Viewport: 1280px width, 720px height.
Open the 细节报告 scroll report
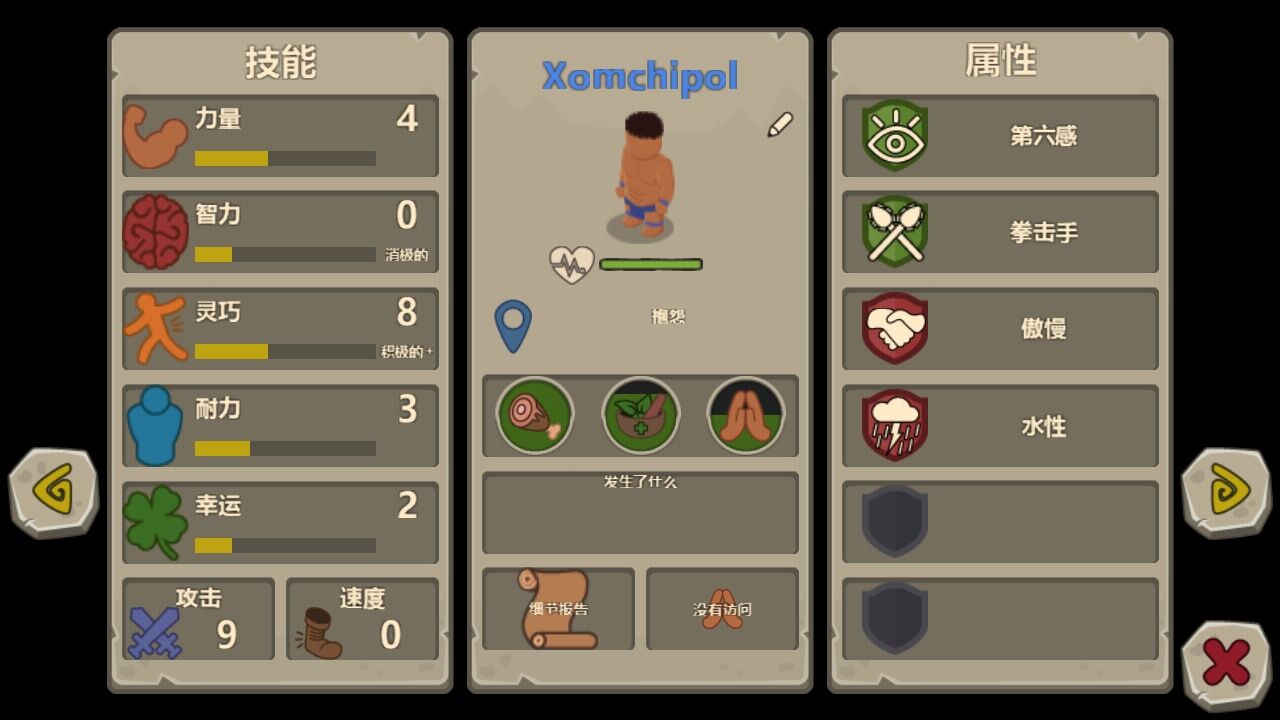(558, 610)
